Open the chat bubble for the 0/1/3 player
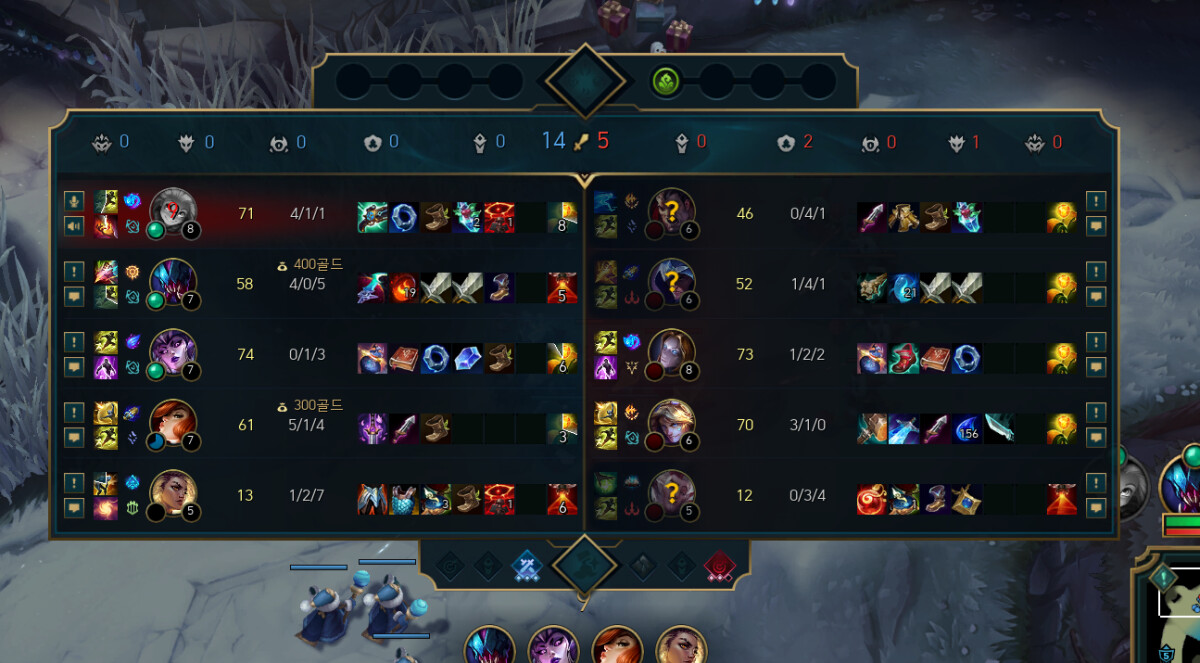 click(x=73, y=367)
